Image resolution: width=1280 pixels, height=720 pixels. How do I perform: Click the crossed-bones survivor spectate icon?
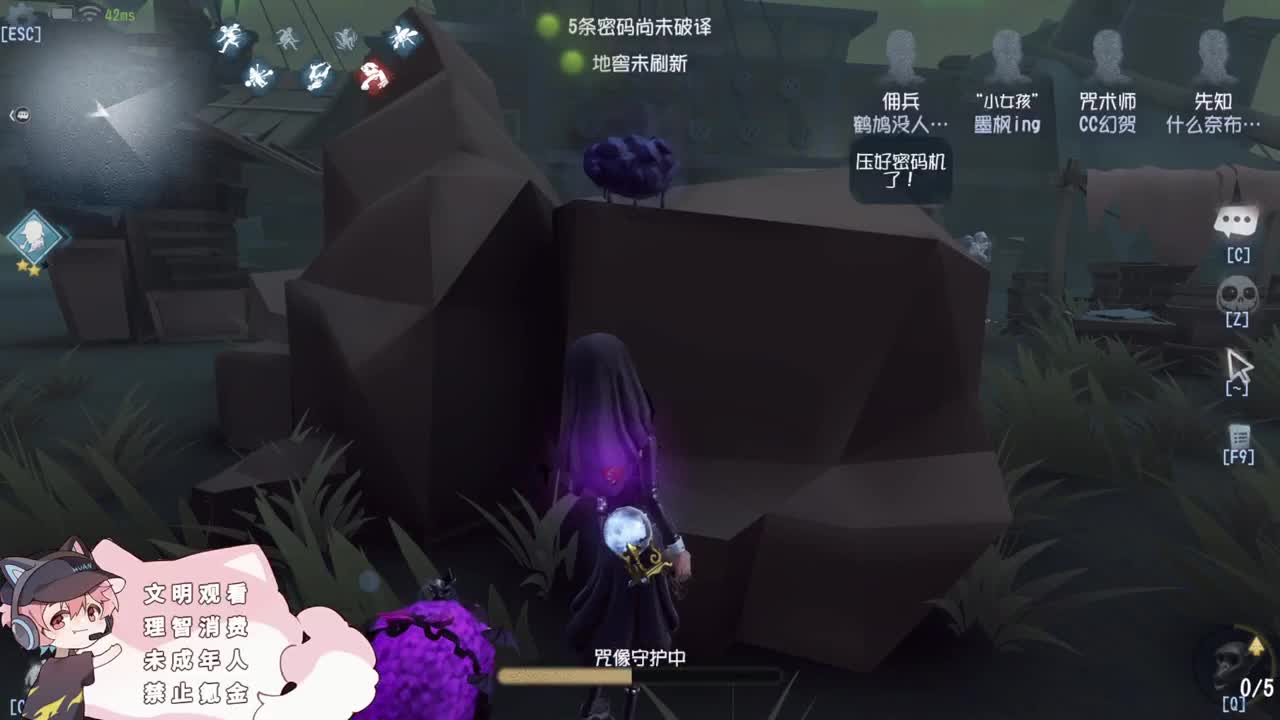point(257,75)
